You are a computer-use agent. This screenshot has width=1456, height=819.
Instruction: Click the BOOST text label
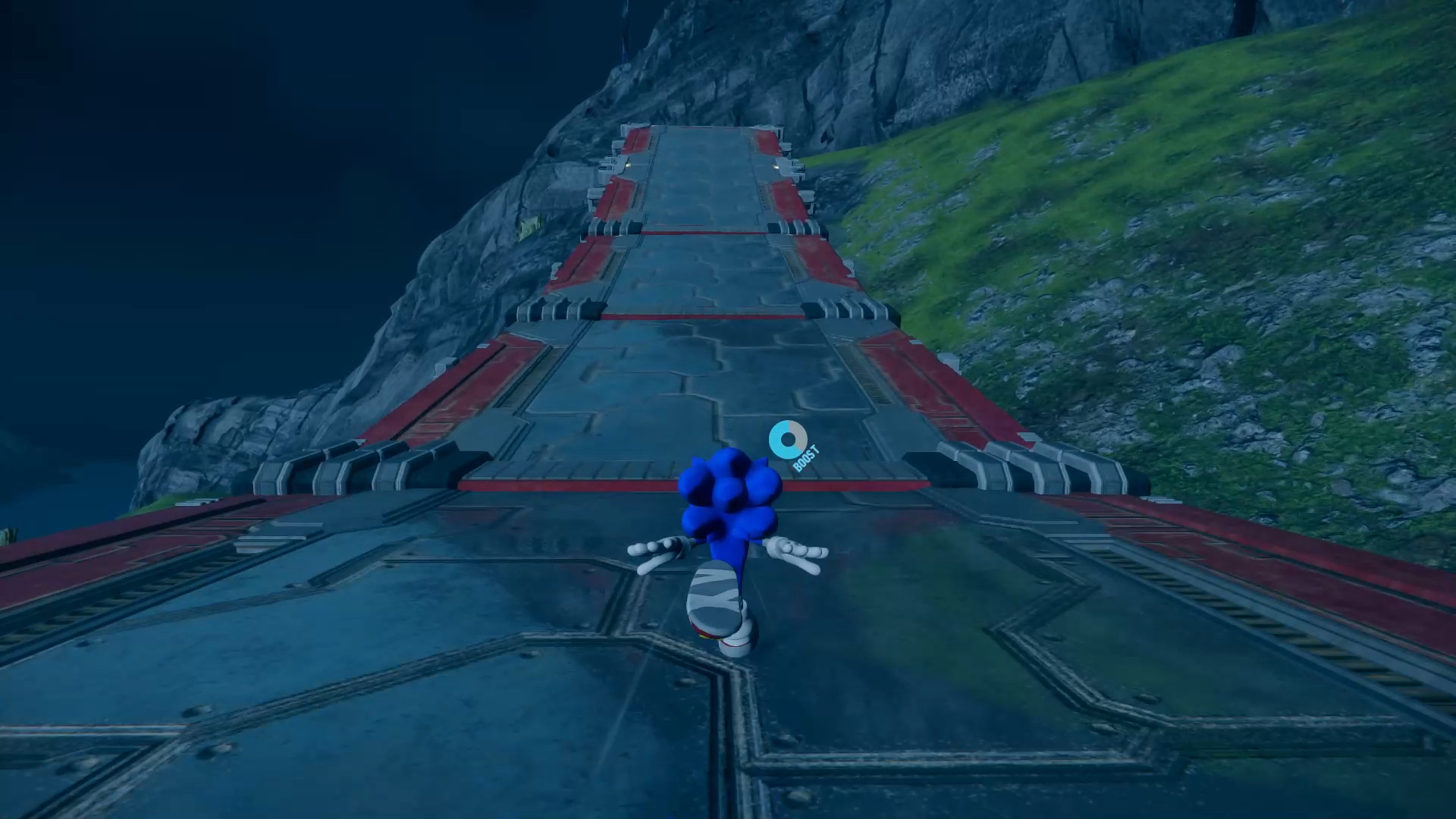click(x=808, y=459)
